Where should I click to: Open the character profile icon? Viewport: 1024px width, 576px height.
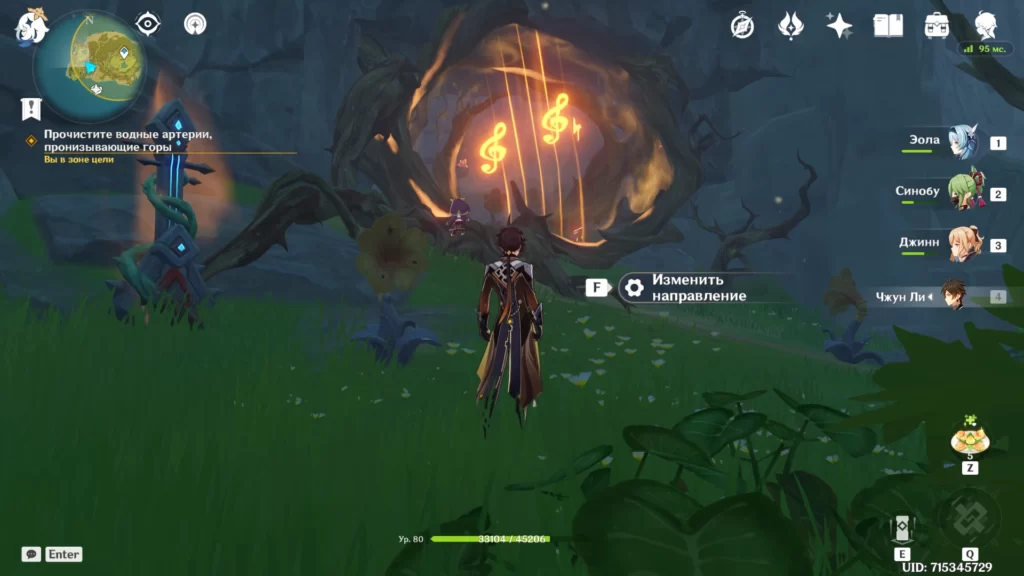pyautogui.click(x=986, y=26)
